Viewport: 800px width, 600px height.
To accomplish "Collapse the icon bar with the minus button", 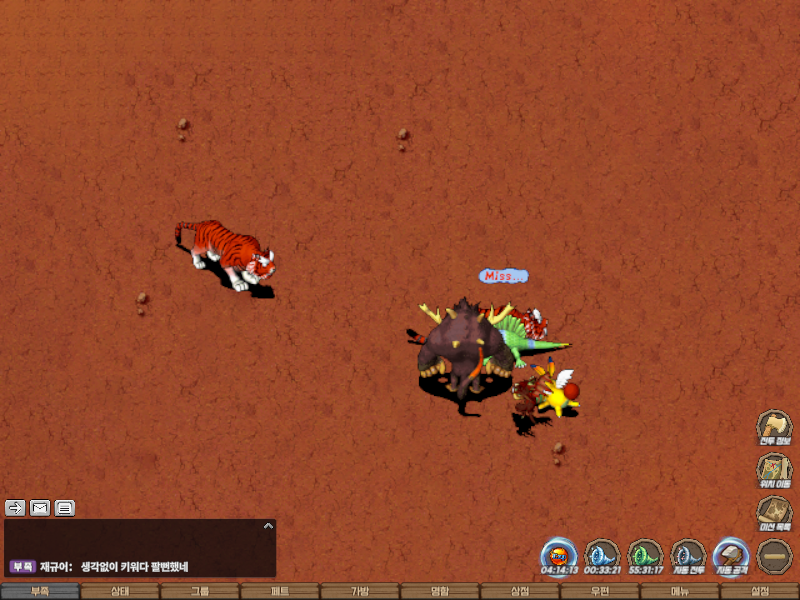I will click(x=774, y=556).
